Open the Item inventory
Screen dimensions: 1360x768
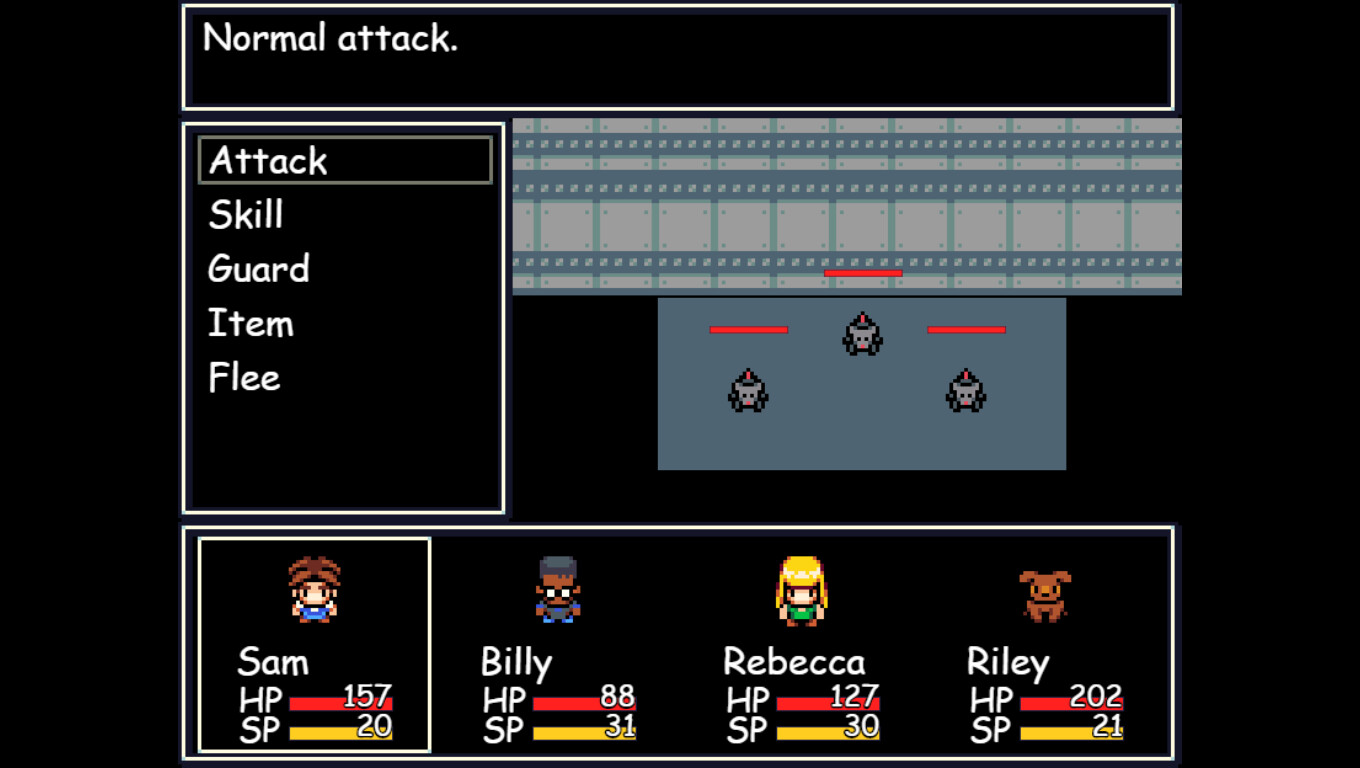pos(249,322)
